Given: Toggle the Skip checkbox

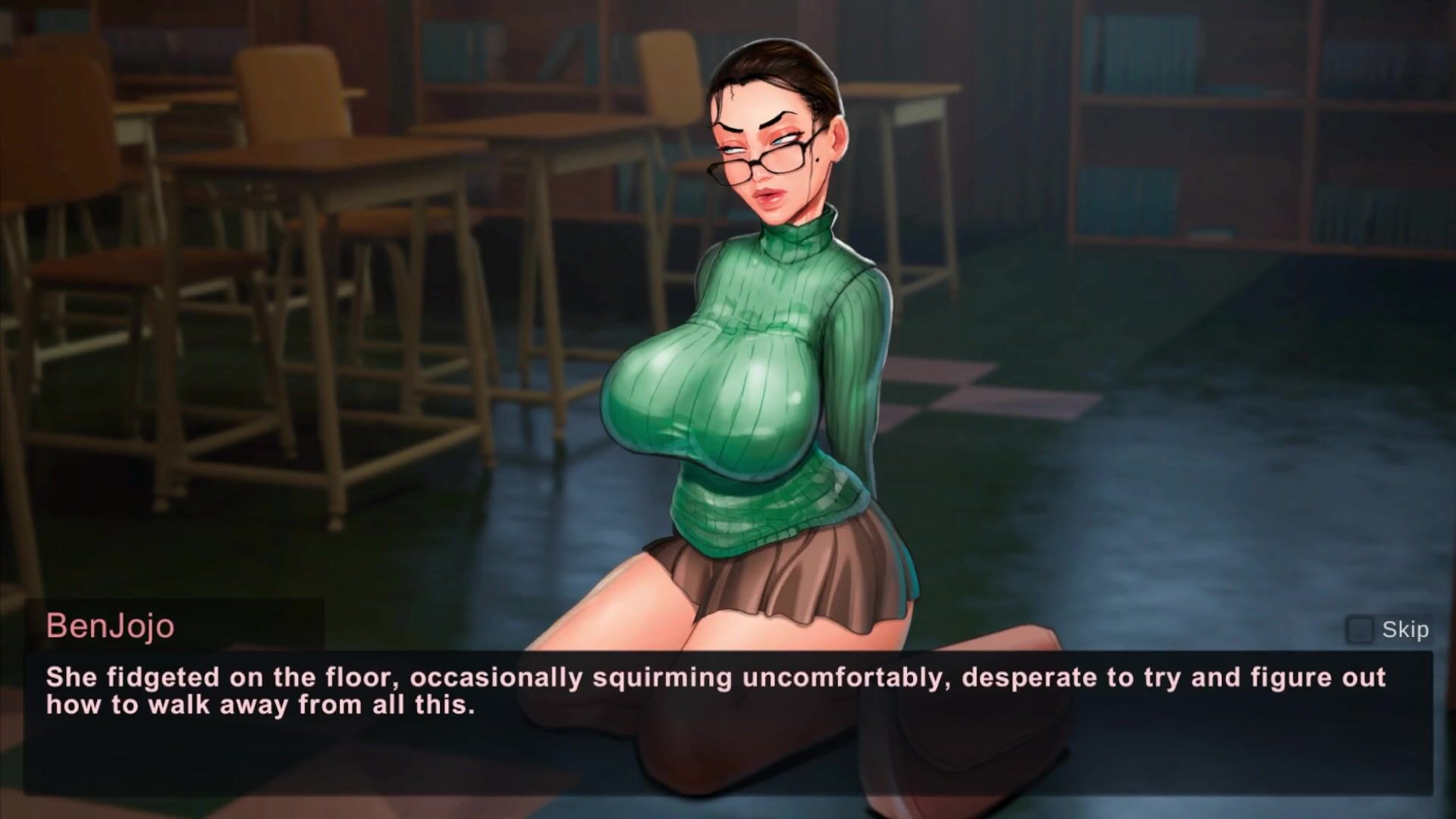Looking at the screenshot, I should tap(1359, 629).
